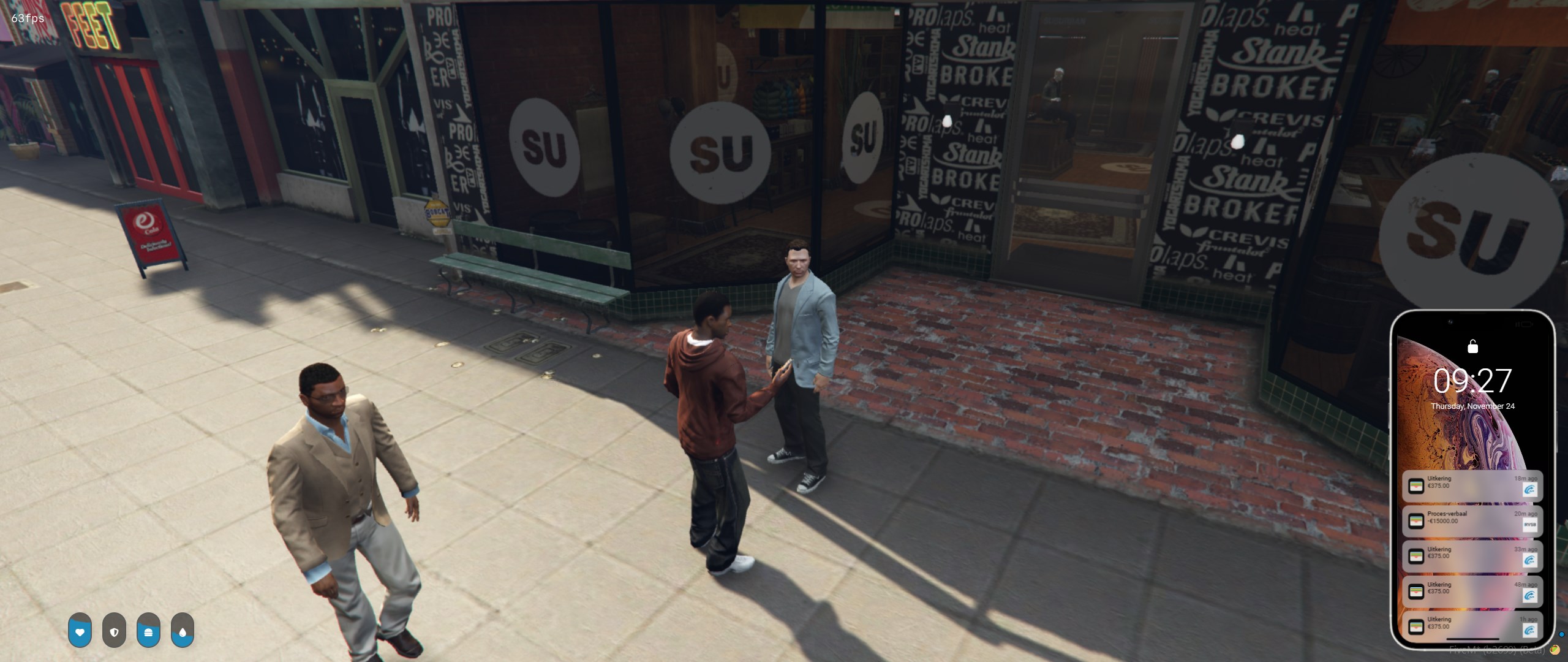The width and height of the screenshot is (1568, 662).
Task: Open the Uitkering notification from 18m ago
Action: point(1471,486)
